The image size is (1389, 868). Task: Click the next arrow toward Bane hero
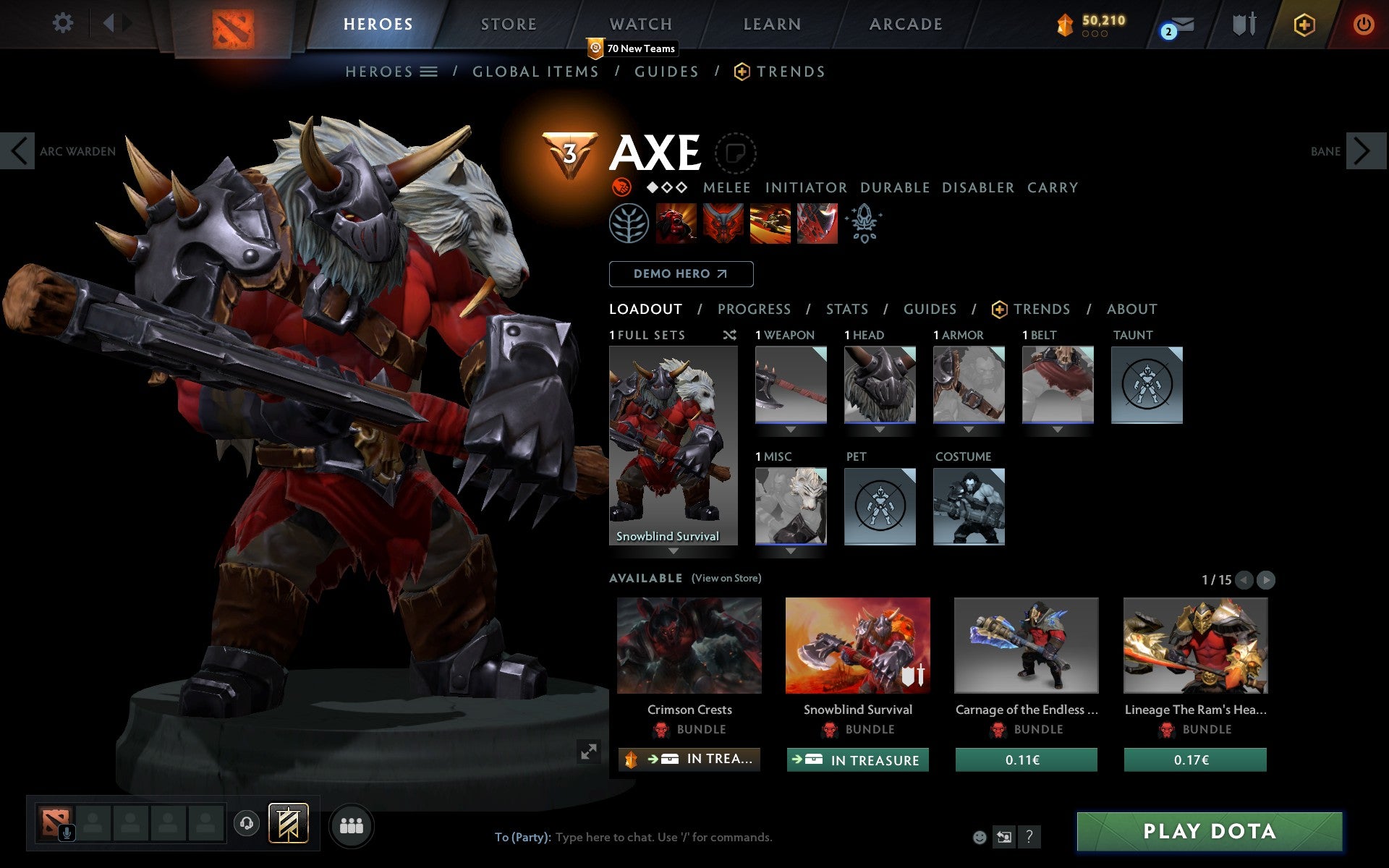[x=1367, y=152]
